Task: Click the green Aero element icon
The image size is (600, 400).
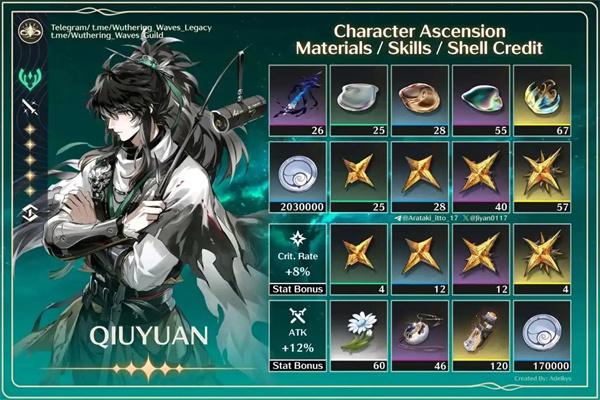Action: 26,80
